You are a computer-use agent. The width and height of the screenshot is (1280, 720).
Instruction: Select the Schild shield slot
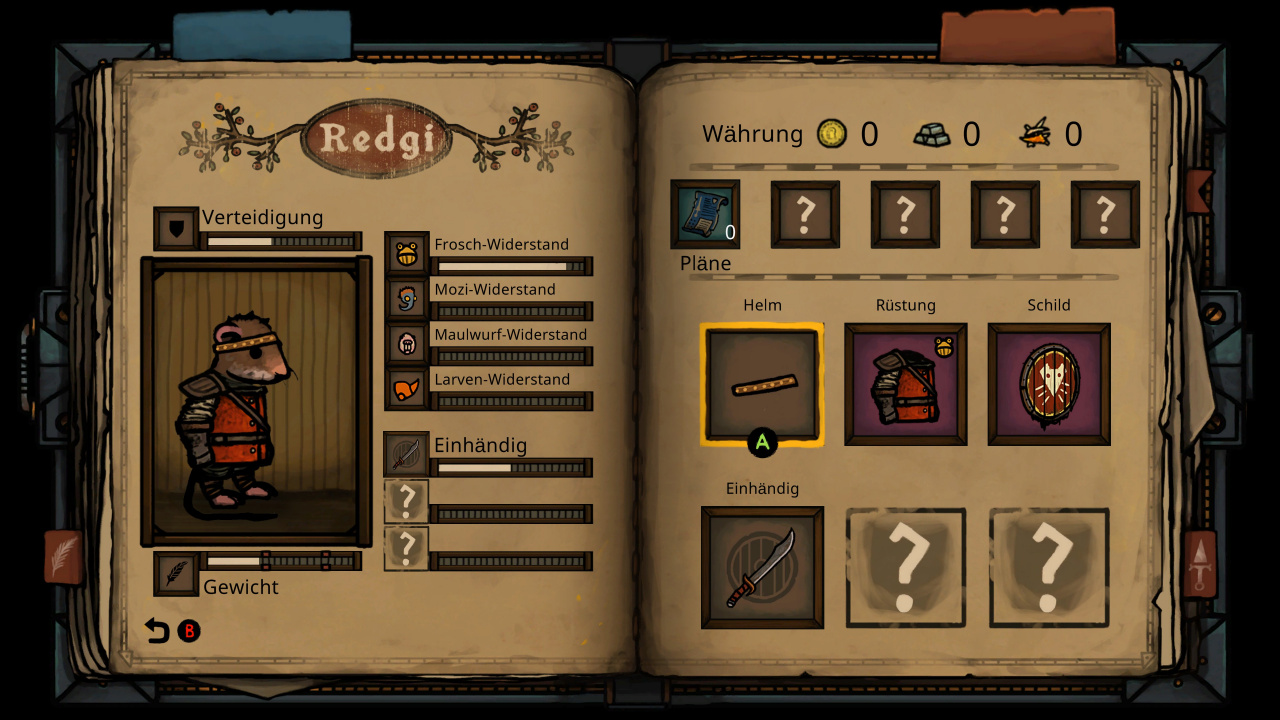1049,384
